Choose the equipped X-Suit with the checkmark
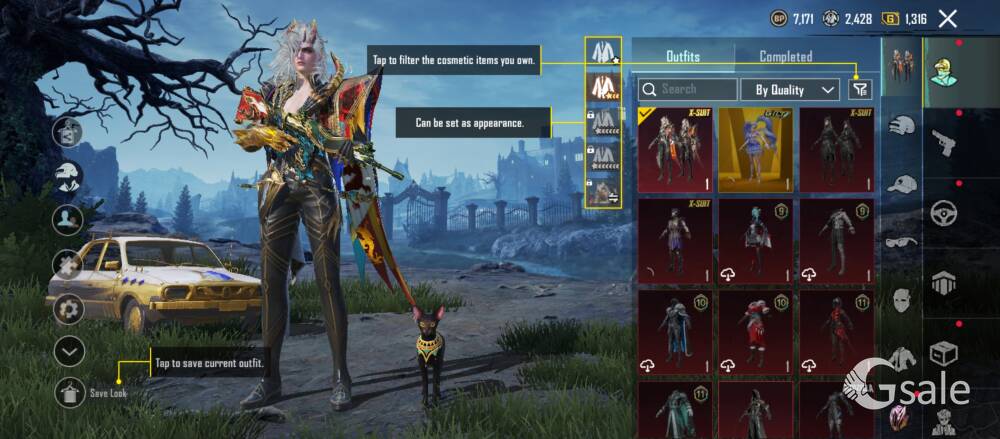The width and height of the screenshot is (1000, 439). pos(675,150)
